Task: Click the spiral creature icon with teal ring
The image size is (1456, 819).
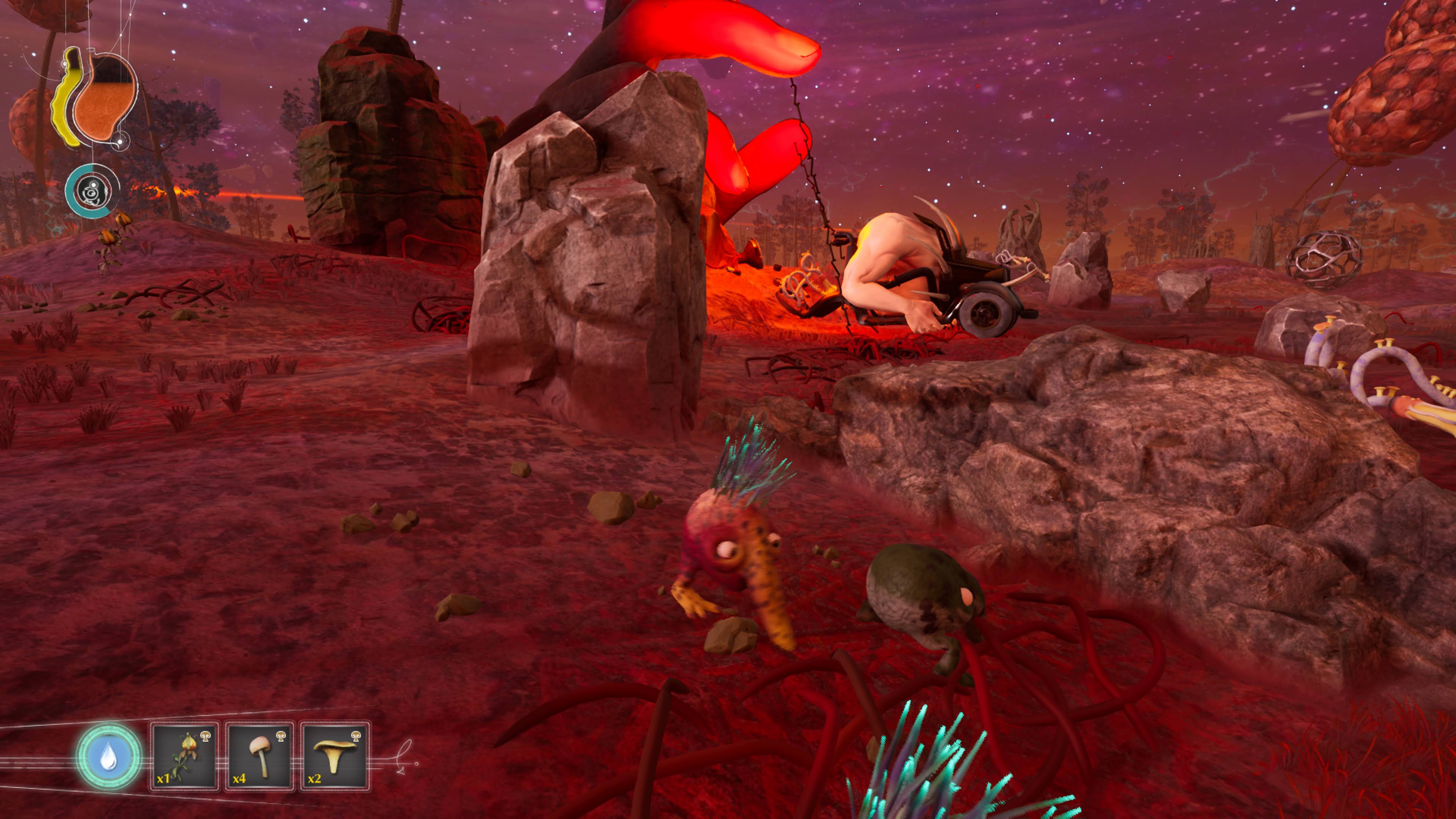Action: pos(92,191)
